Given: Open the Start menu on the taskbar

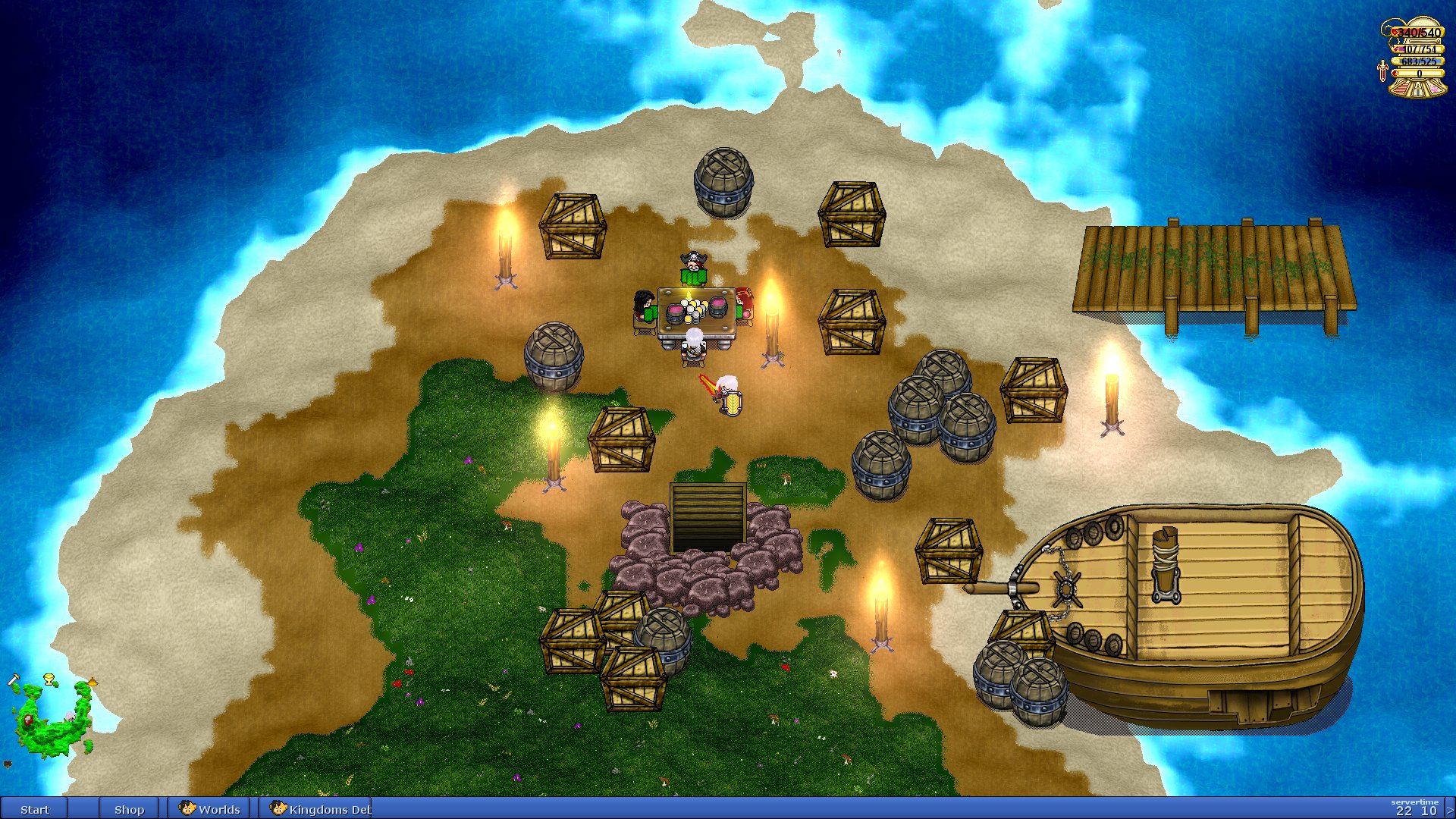Looking at the screenshot, I should tap(34, 809).
